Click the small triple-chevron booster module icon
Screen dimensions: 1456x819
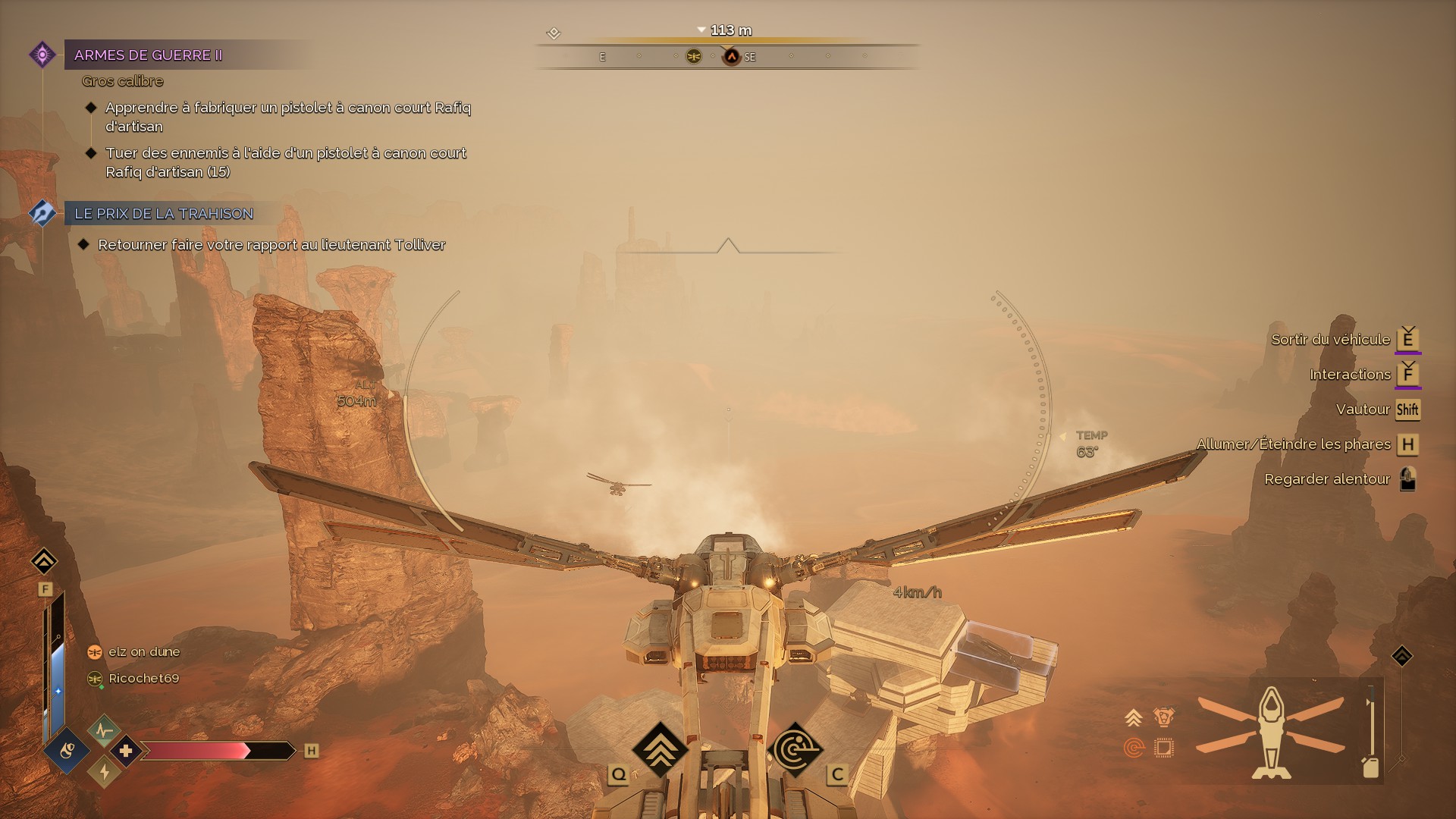1134,717
